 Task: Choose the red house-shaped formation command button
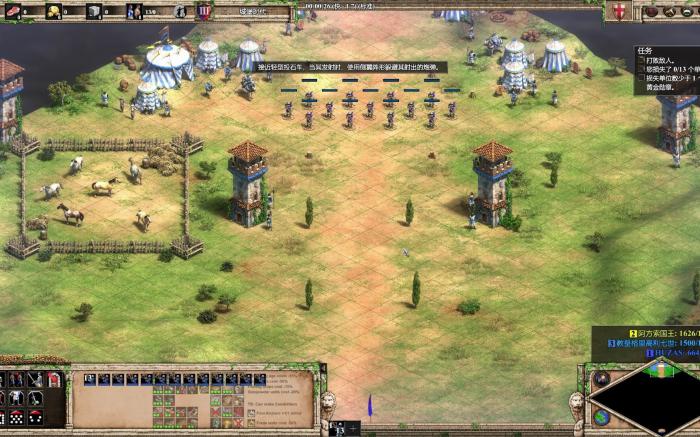tap(55, 380)
